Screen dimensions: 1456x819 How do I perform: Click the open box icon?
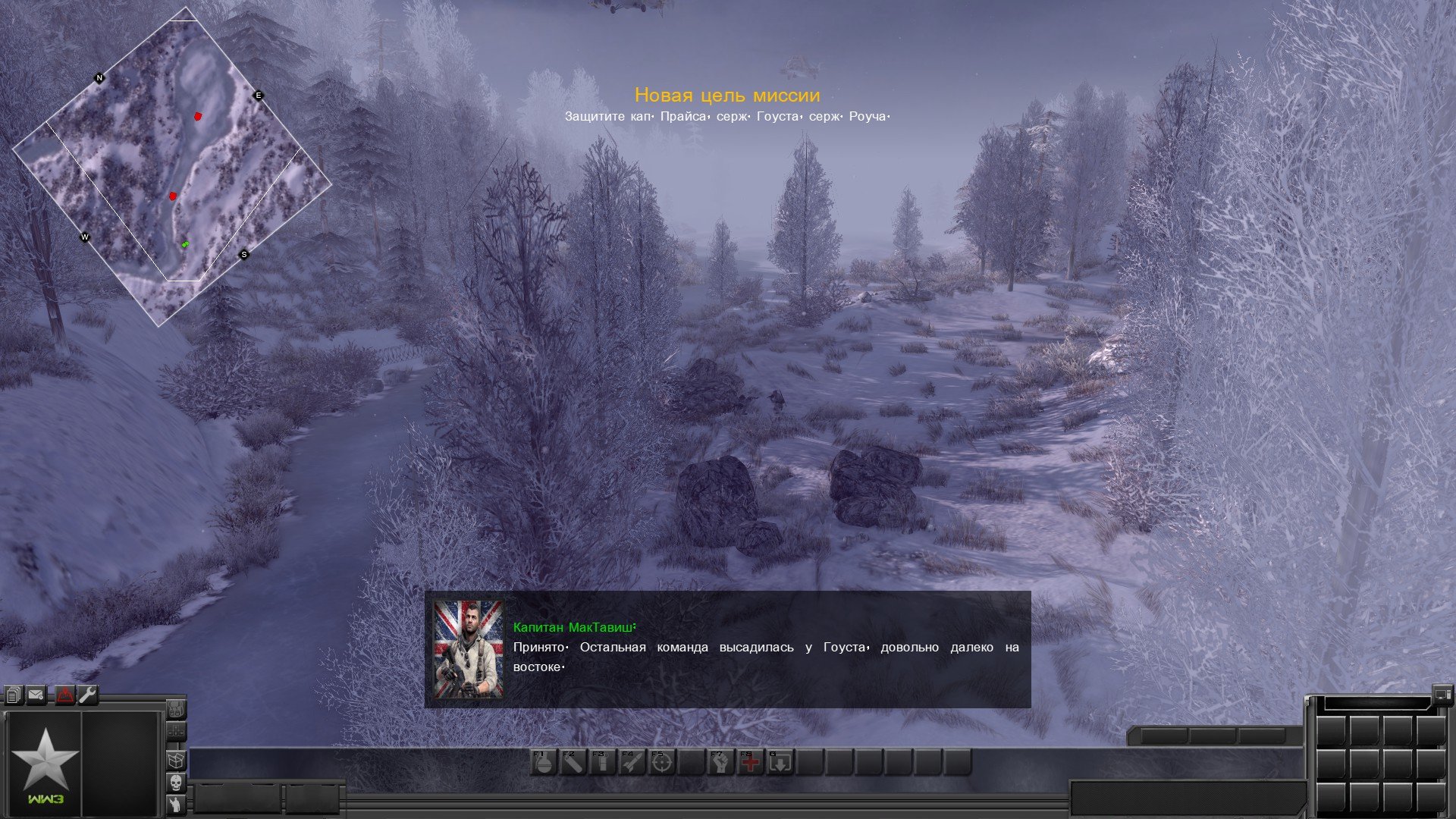(x=176, y=759)
